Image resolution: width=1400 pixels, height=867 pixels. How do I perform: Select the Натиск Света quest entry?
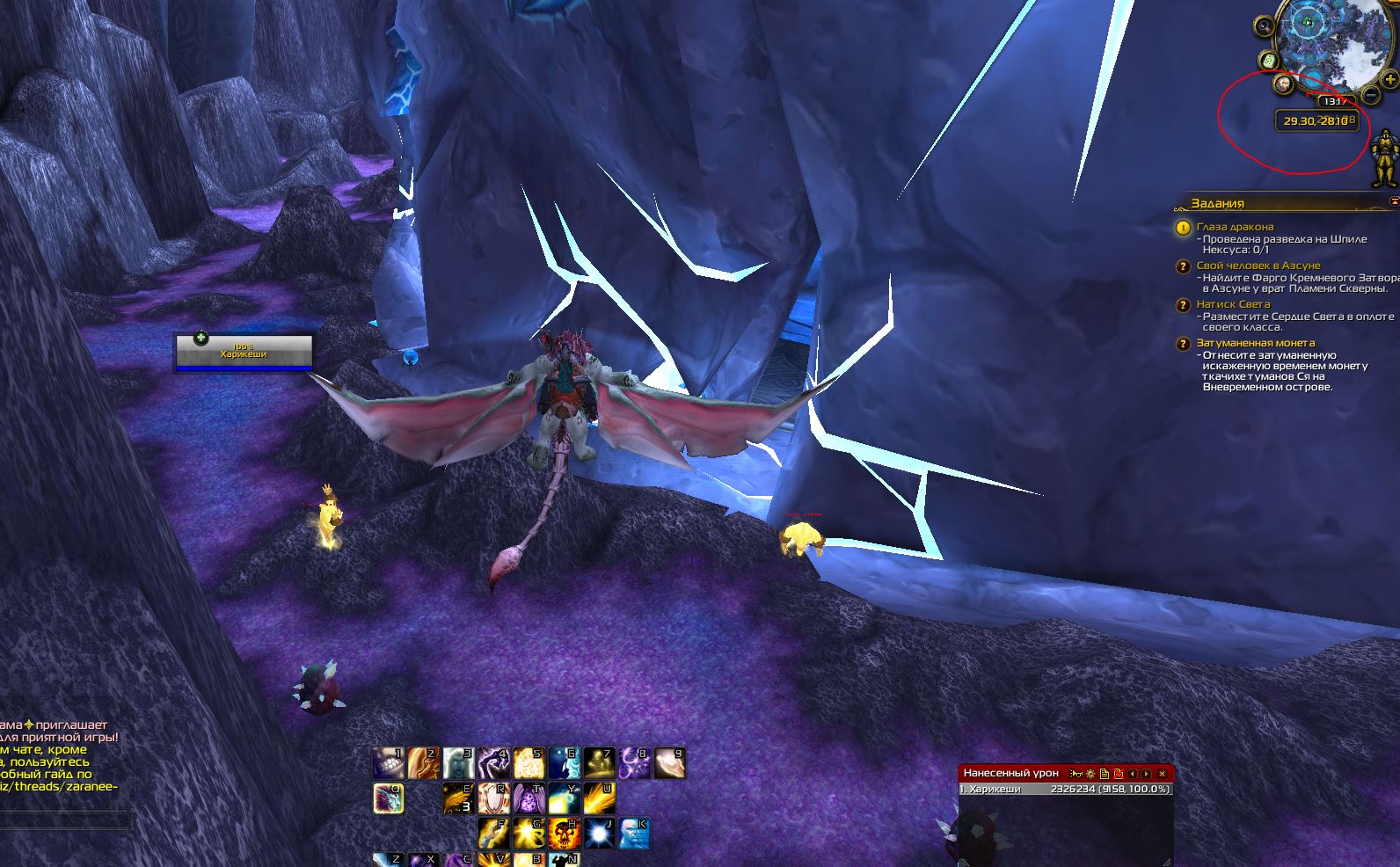[x=1233, y=304]
